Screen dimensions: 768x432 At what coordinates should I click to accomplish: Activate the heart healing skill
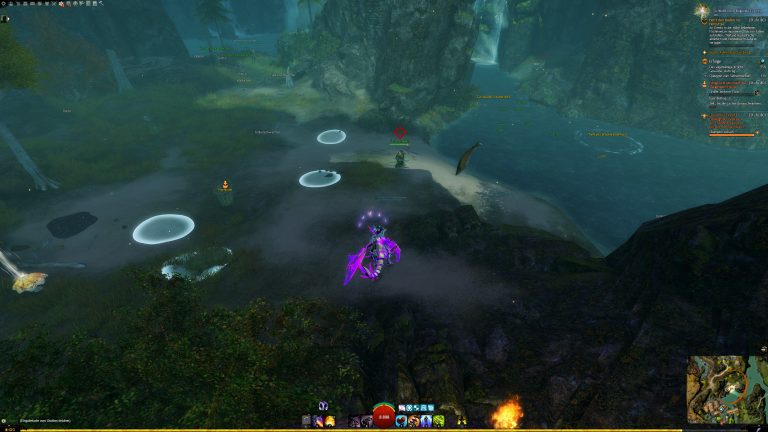(401, 421)
